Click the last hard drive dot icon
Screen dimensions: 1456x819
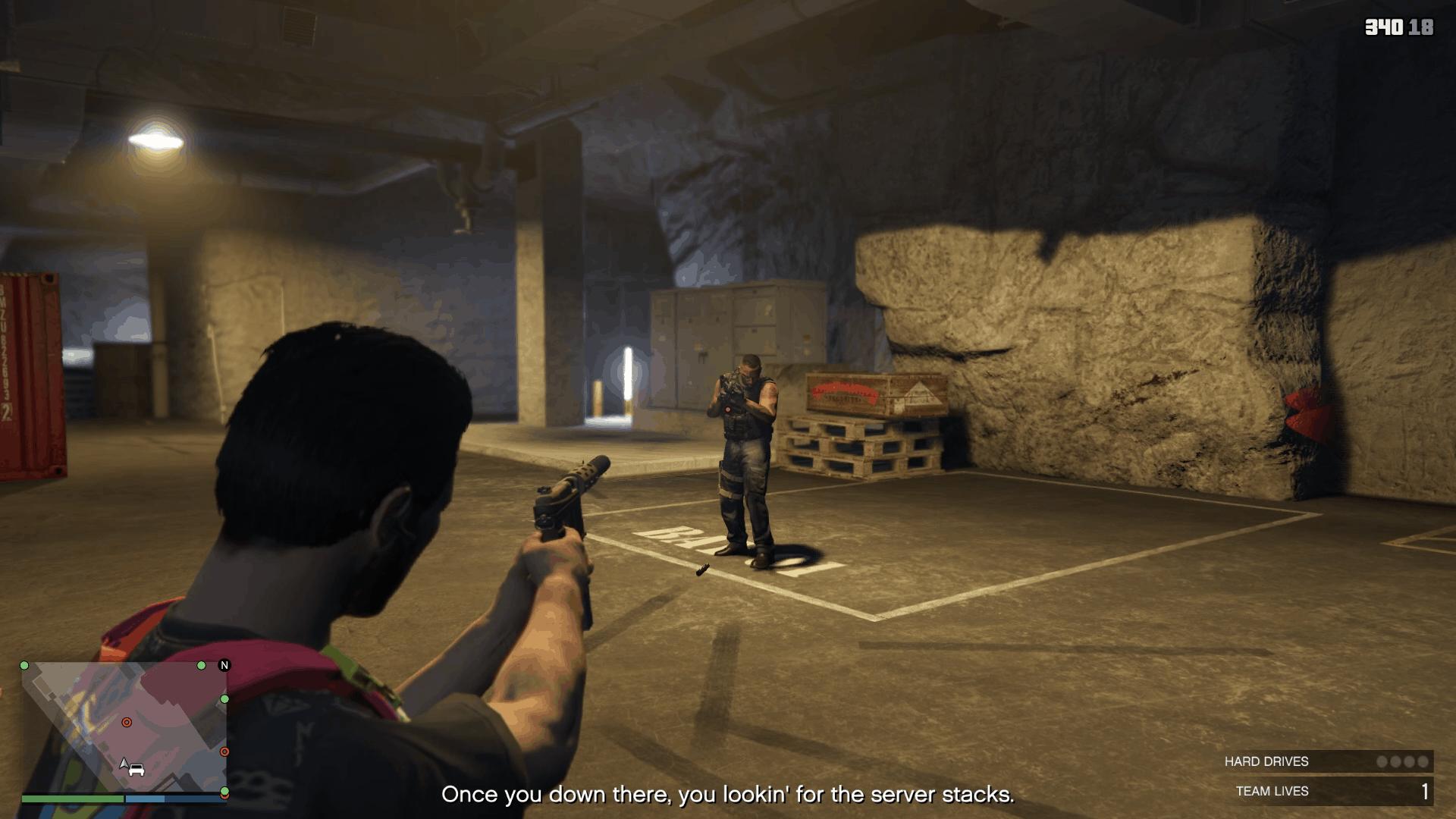pos(1423,761)
